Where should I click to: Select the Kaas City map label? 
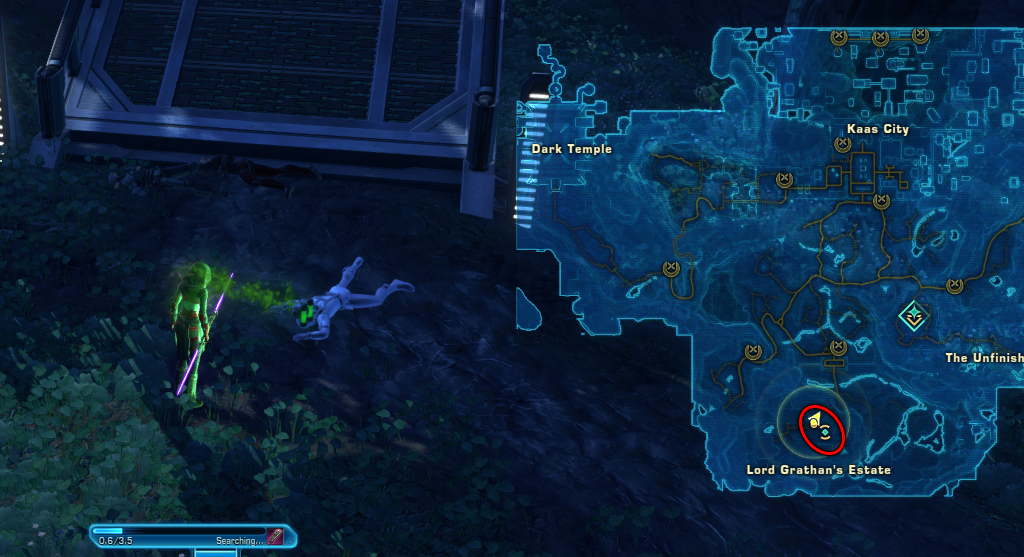point(876,129)
